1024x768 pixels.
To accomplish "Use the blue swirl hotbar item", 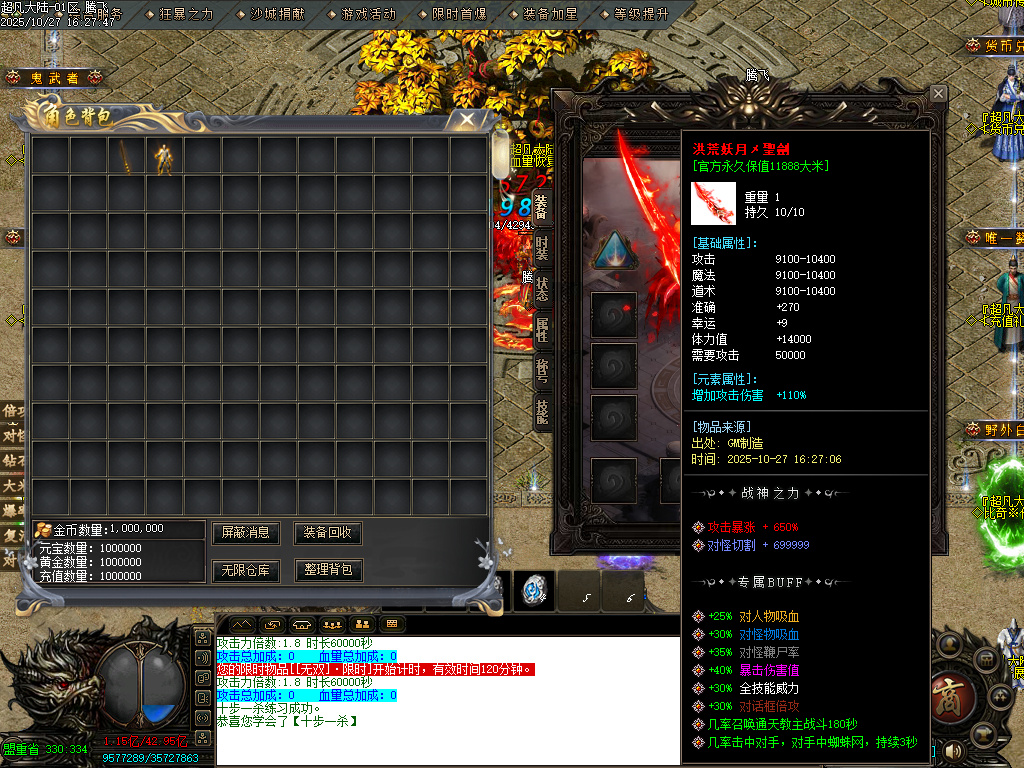I will click(534, 592).
